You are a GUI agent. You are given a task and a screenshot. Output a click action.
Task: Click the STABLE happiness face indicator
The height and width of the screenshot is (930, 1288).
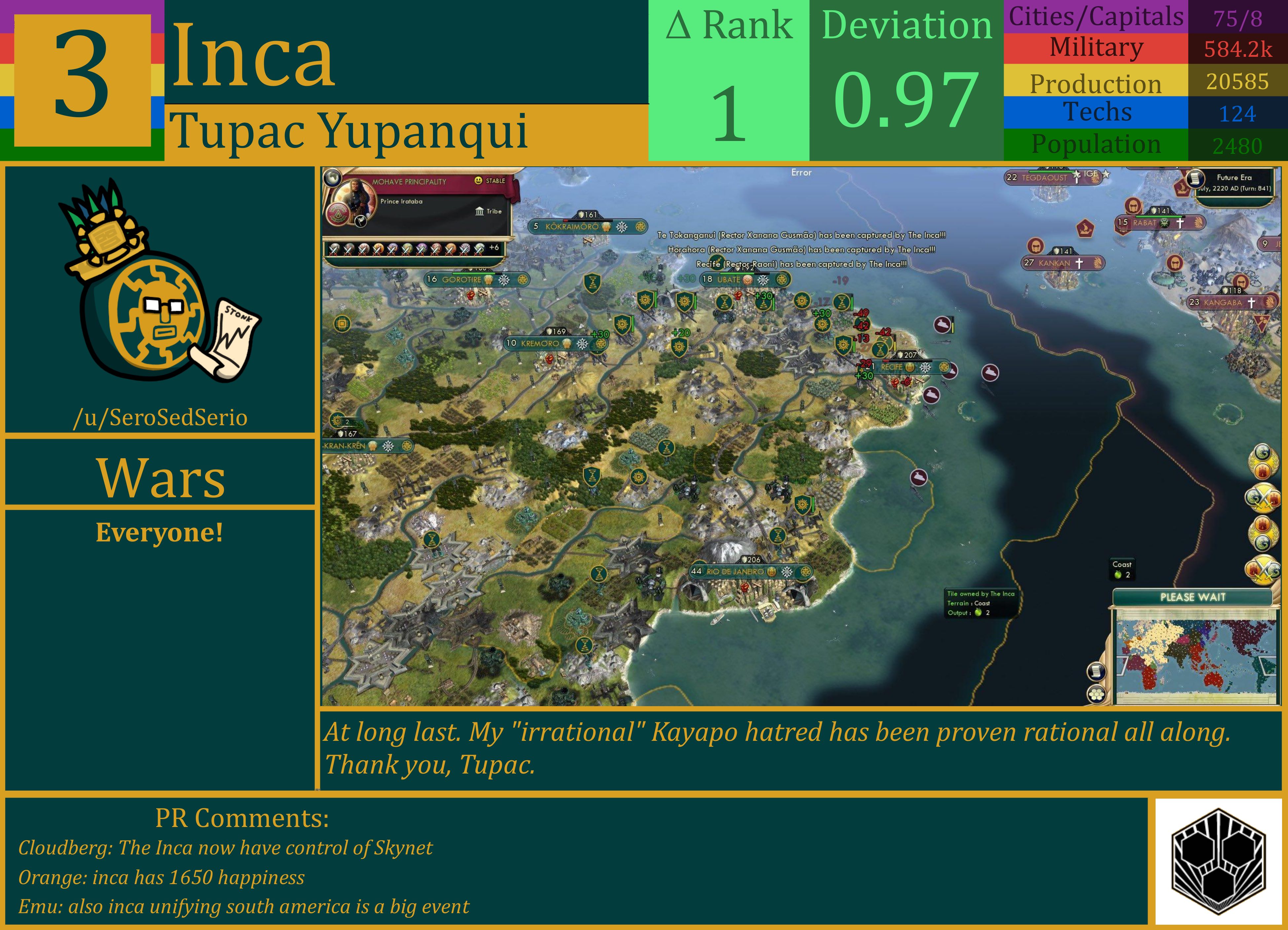point(479,181)
